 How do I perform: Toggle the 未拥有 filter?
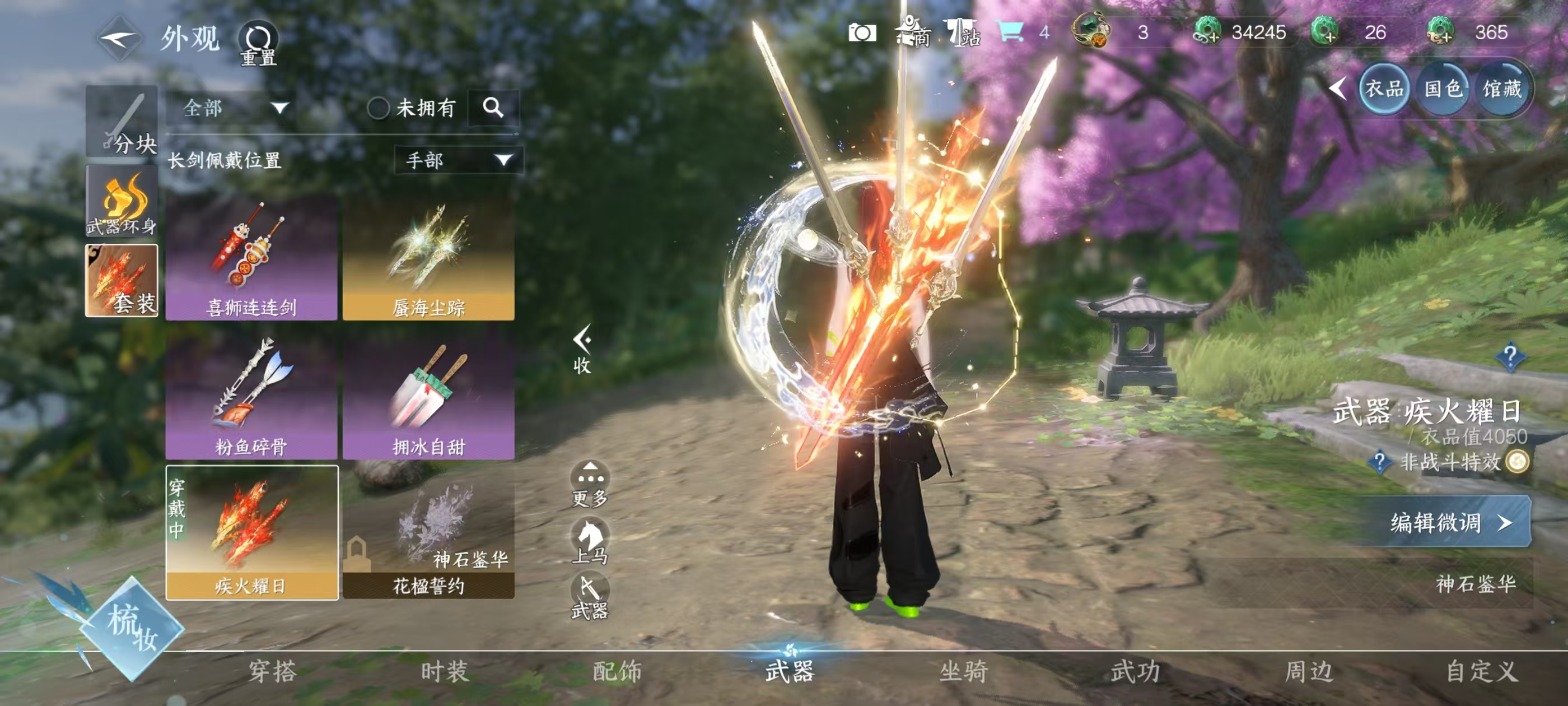pyautogui.click(x=379, y=109)
